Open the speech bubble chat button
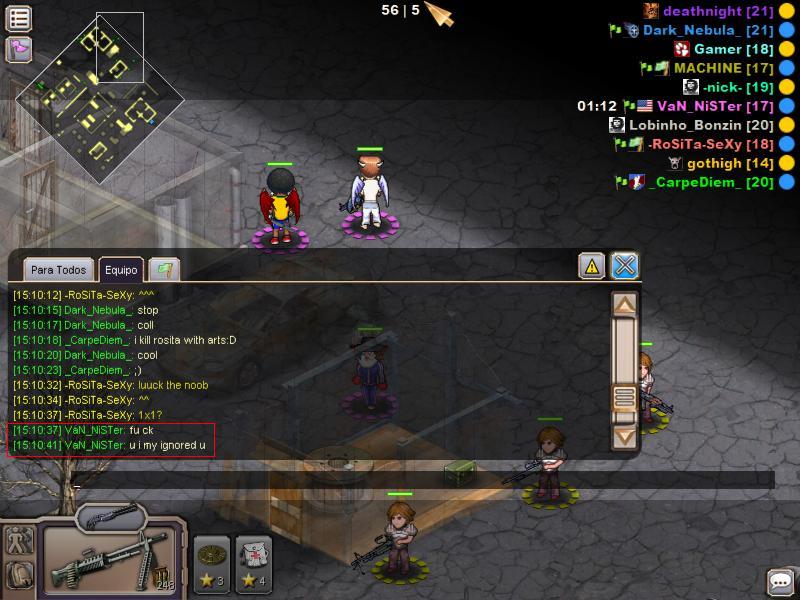 780,581
